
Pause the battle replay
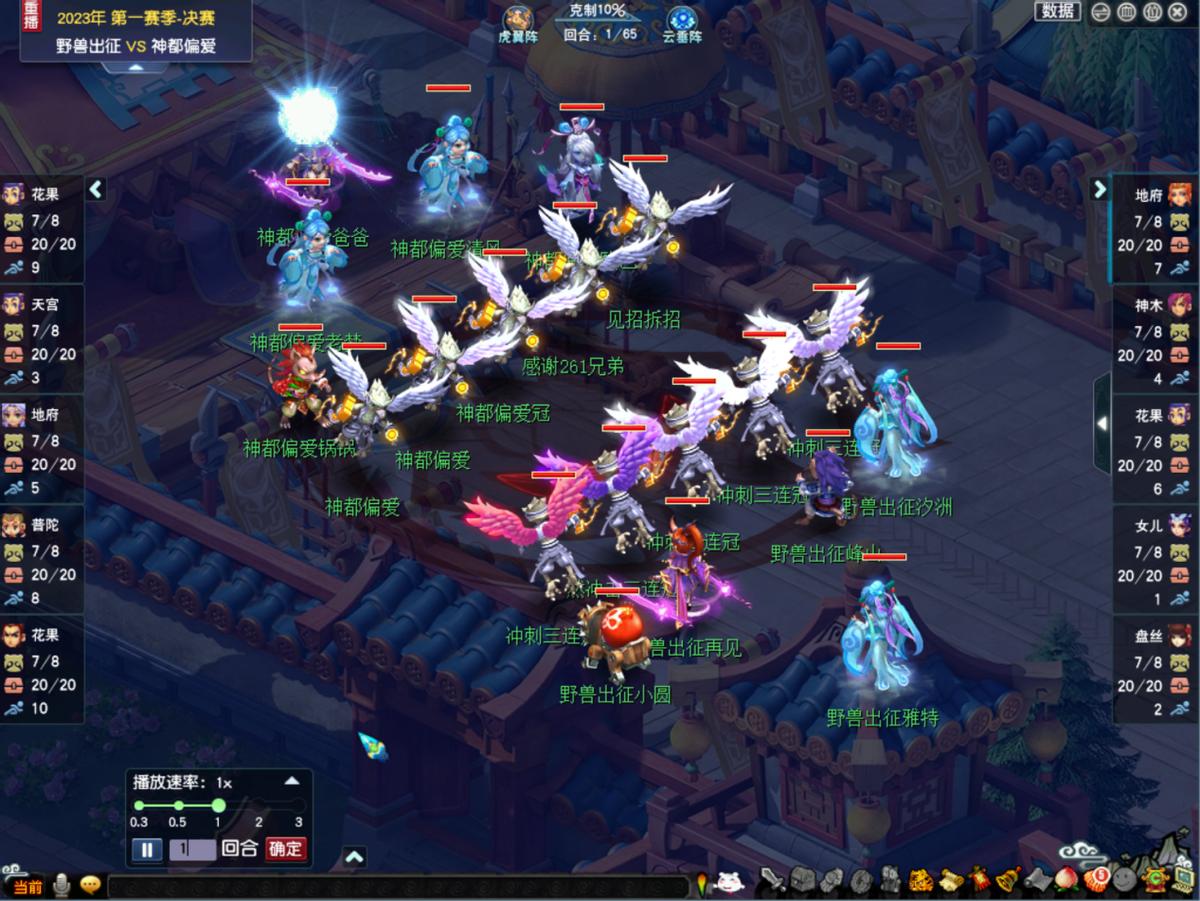[146, 849]
